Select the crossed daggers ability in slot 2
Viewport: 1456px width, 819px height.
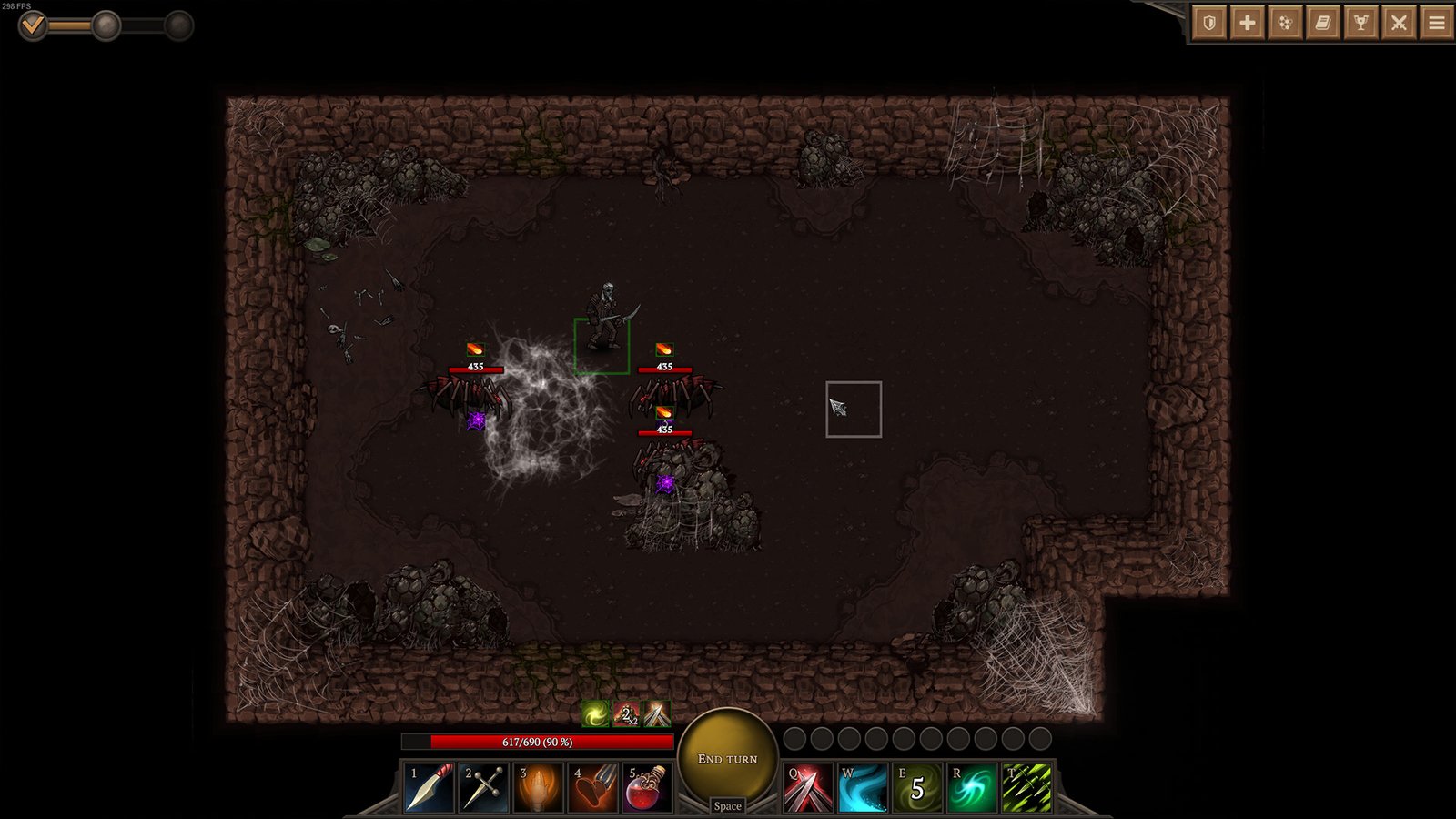(x=483, y=787)
